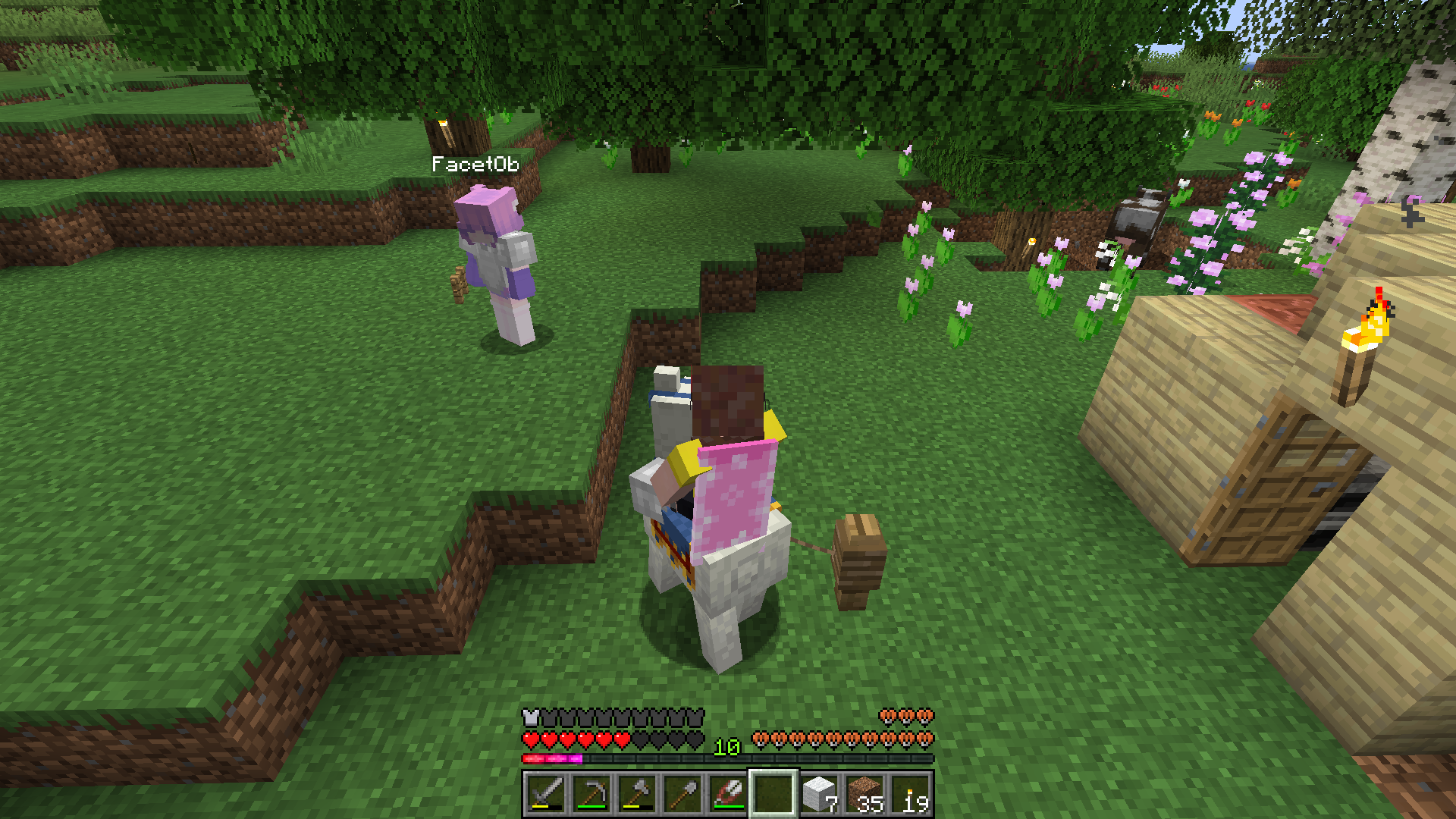Choose the dirt block stack of 35
This screenshot has width=1456, height=819.
[x=864, y=794]
